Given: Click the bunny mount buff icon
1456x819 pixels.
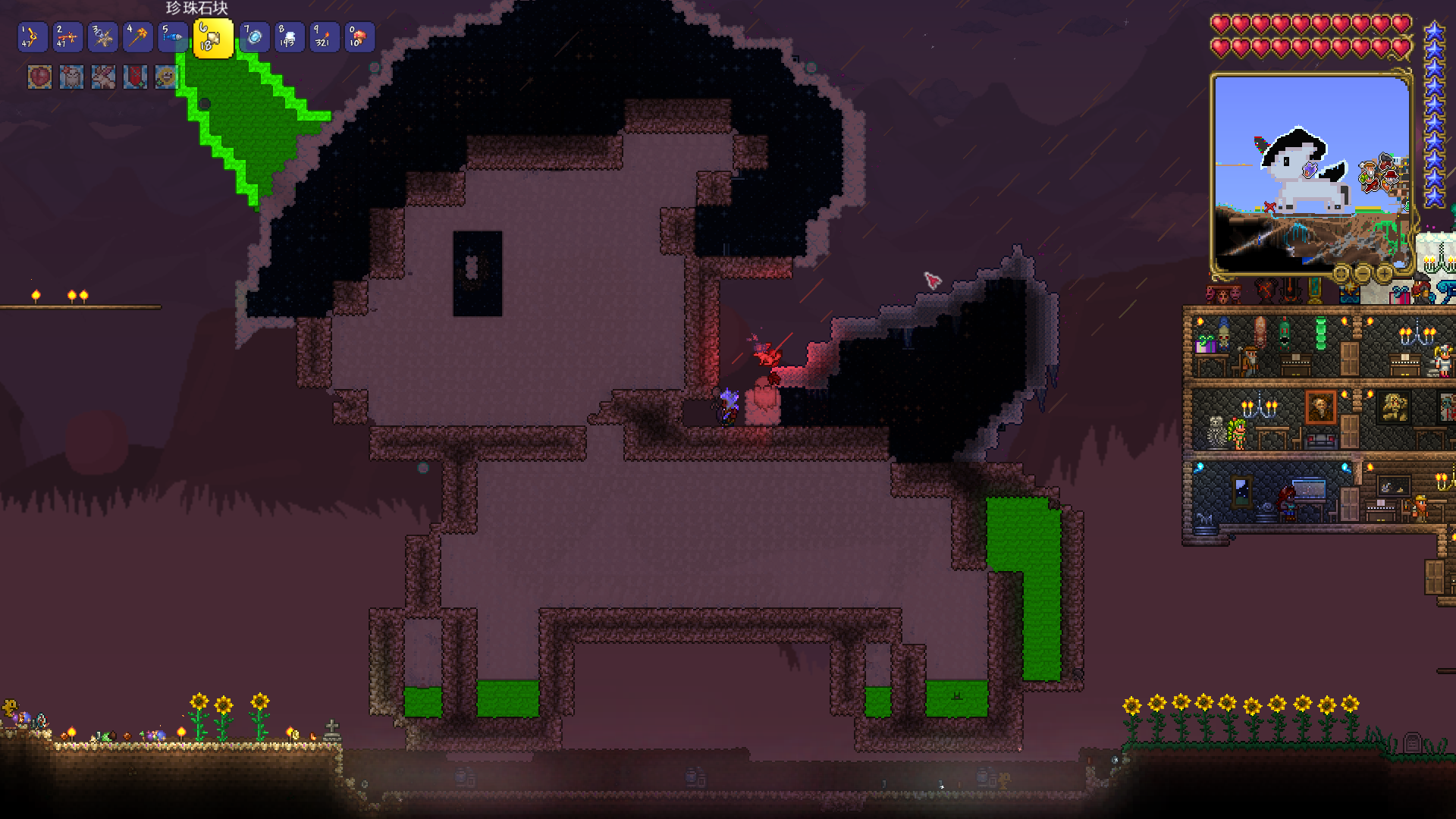Looking at the screenshot, I should 103,77.
